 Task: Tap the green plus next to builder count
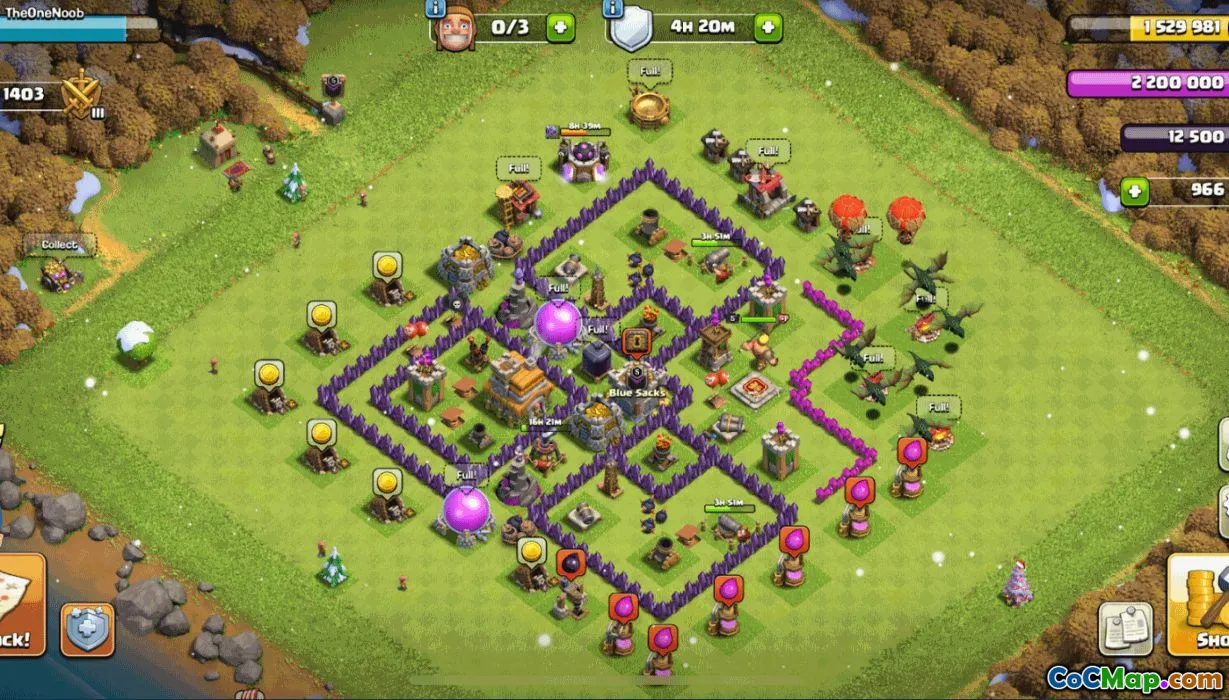tap(560, 27)
